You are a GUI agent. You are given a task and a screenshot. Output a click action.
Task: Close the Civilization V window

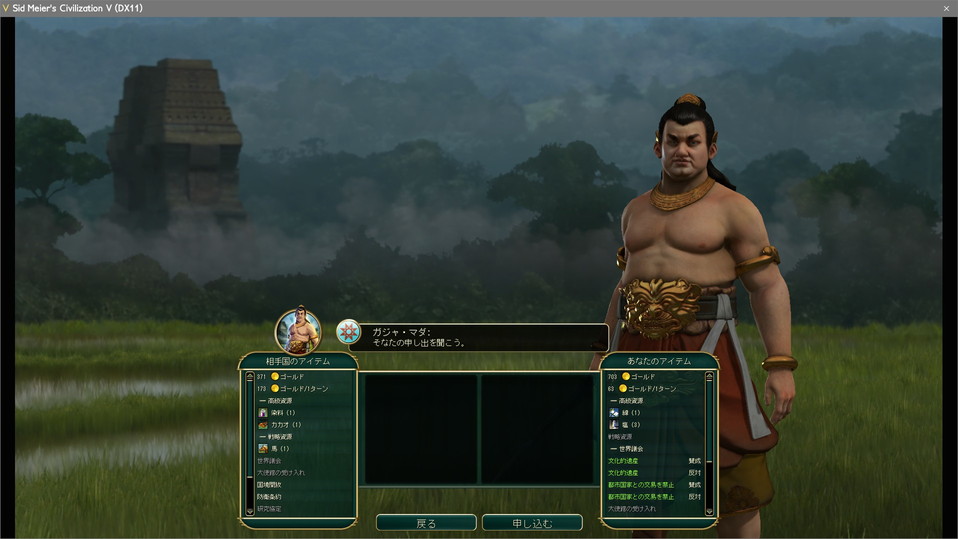click(x=946, y=8)
